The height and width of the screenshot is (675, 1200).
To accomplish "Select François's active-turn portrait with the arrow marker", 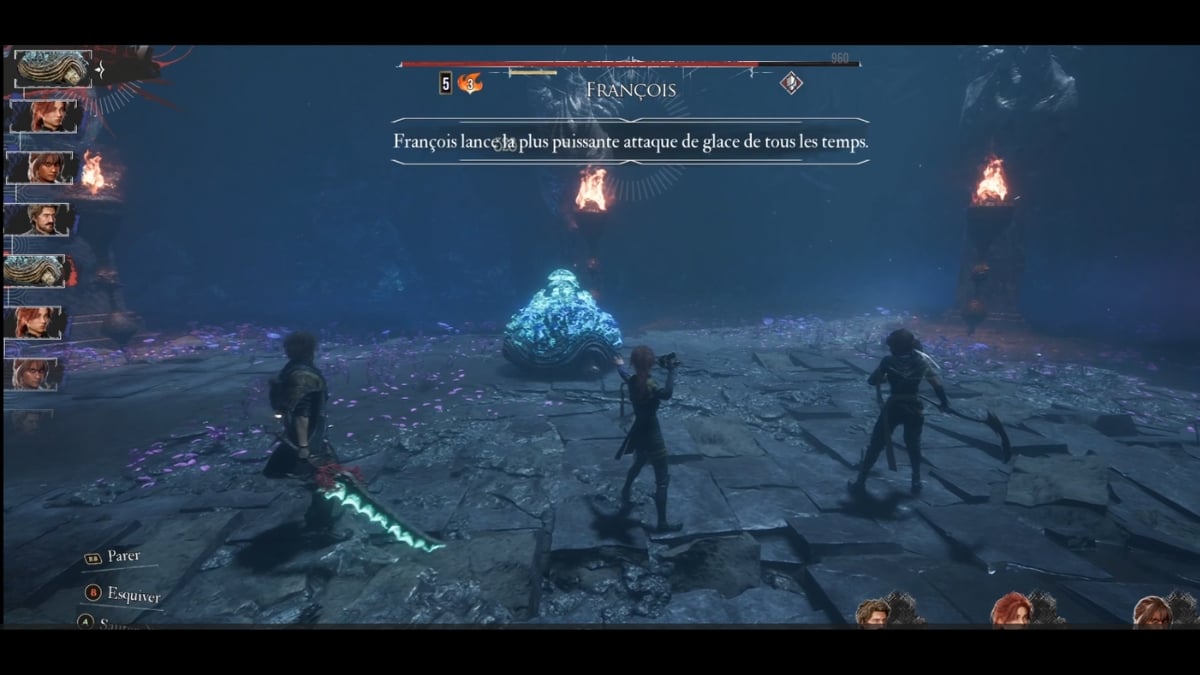I will pyautogui.click(x=54, y=70).
